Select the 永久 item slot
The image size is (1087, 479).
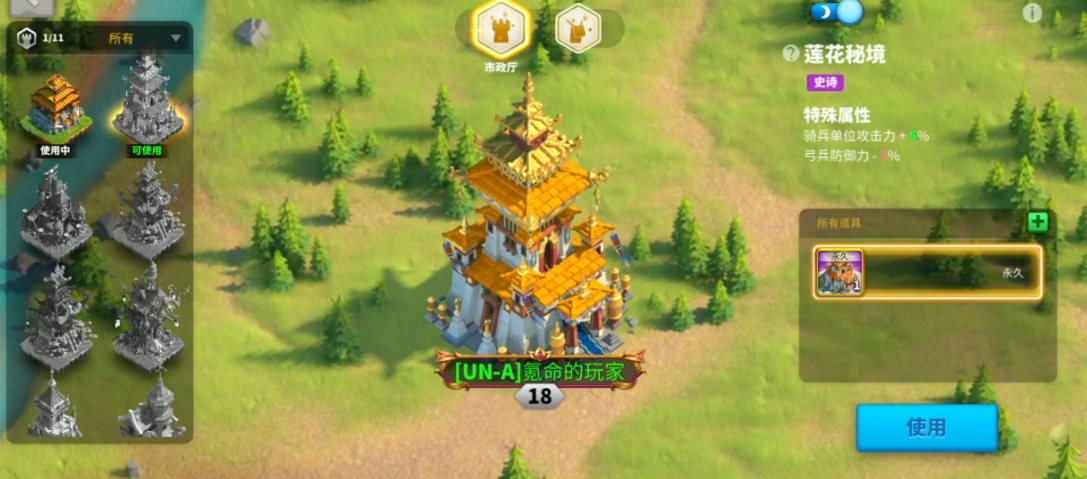point(928,271)
